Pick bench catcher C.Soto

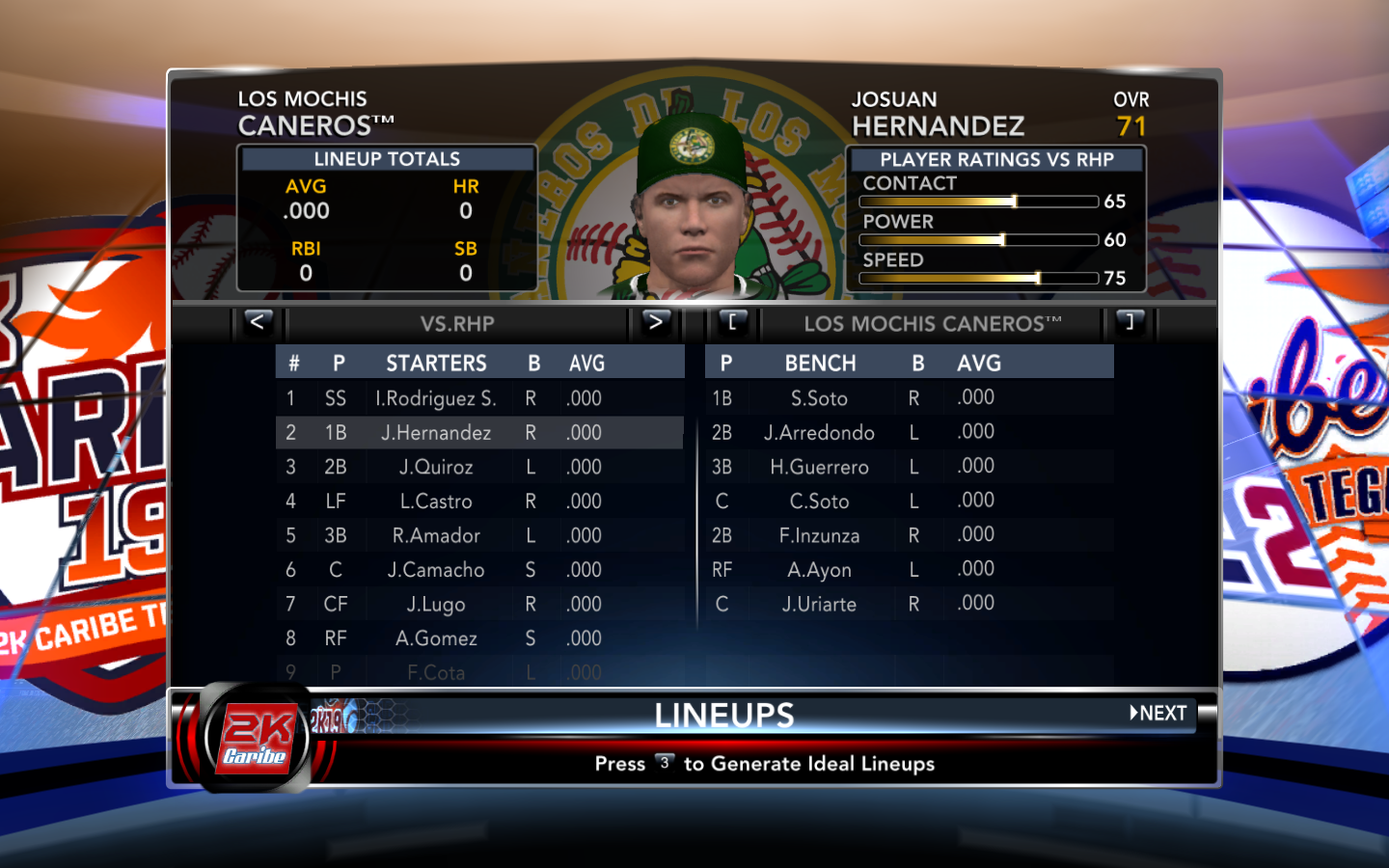click(x=819, y=502)
